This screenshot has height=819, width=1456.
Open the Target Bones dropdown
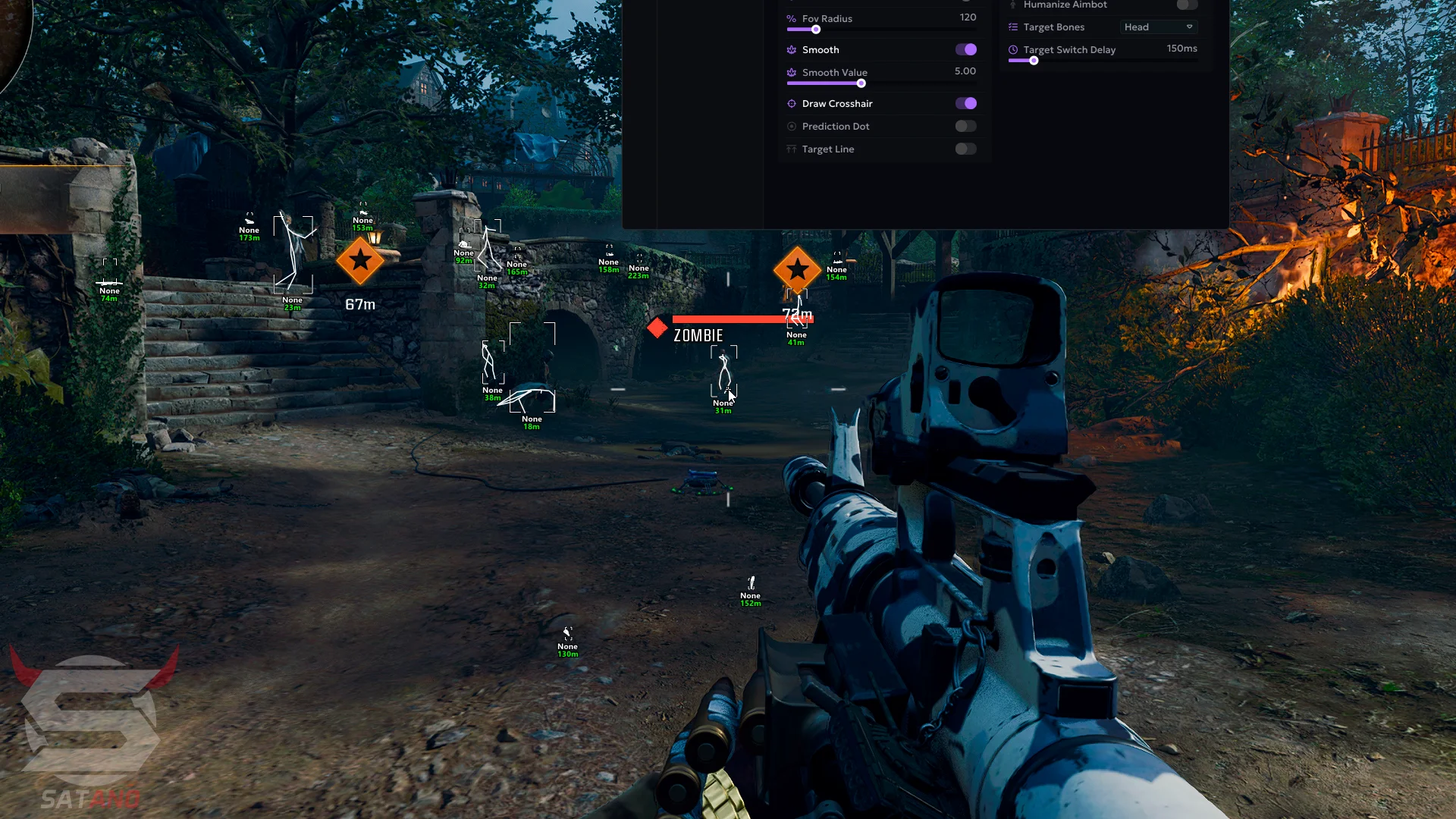[x=1158, y=27]
